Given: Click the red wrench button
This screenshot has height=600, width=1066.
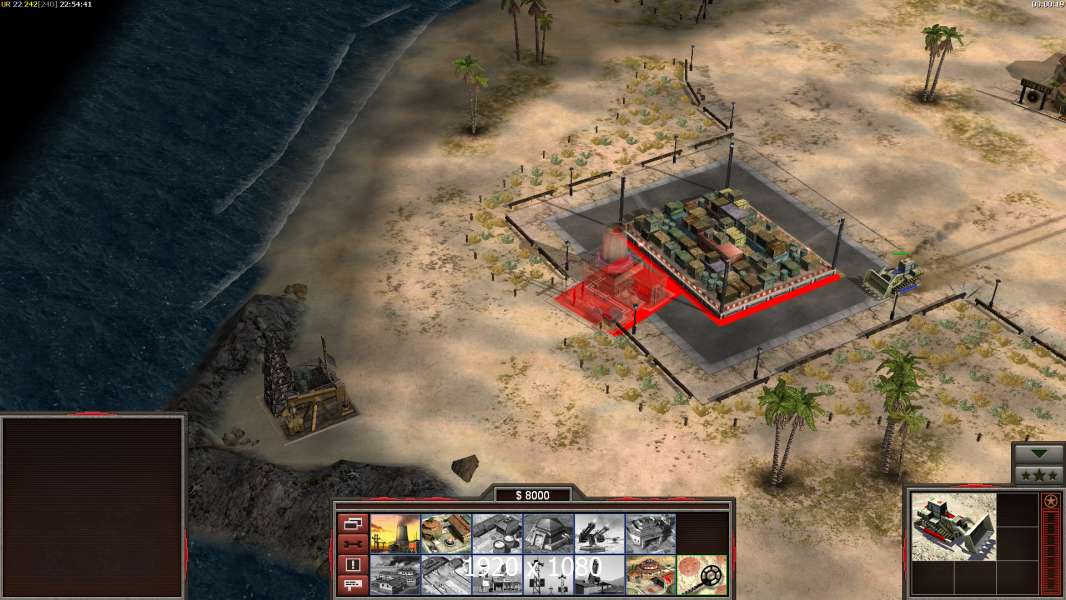Looking at the screenshot, I should click(352, 544).
